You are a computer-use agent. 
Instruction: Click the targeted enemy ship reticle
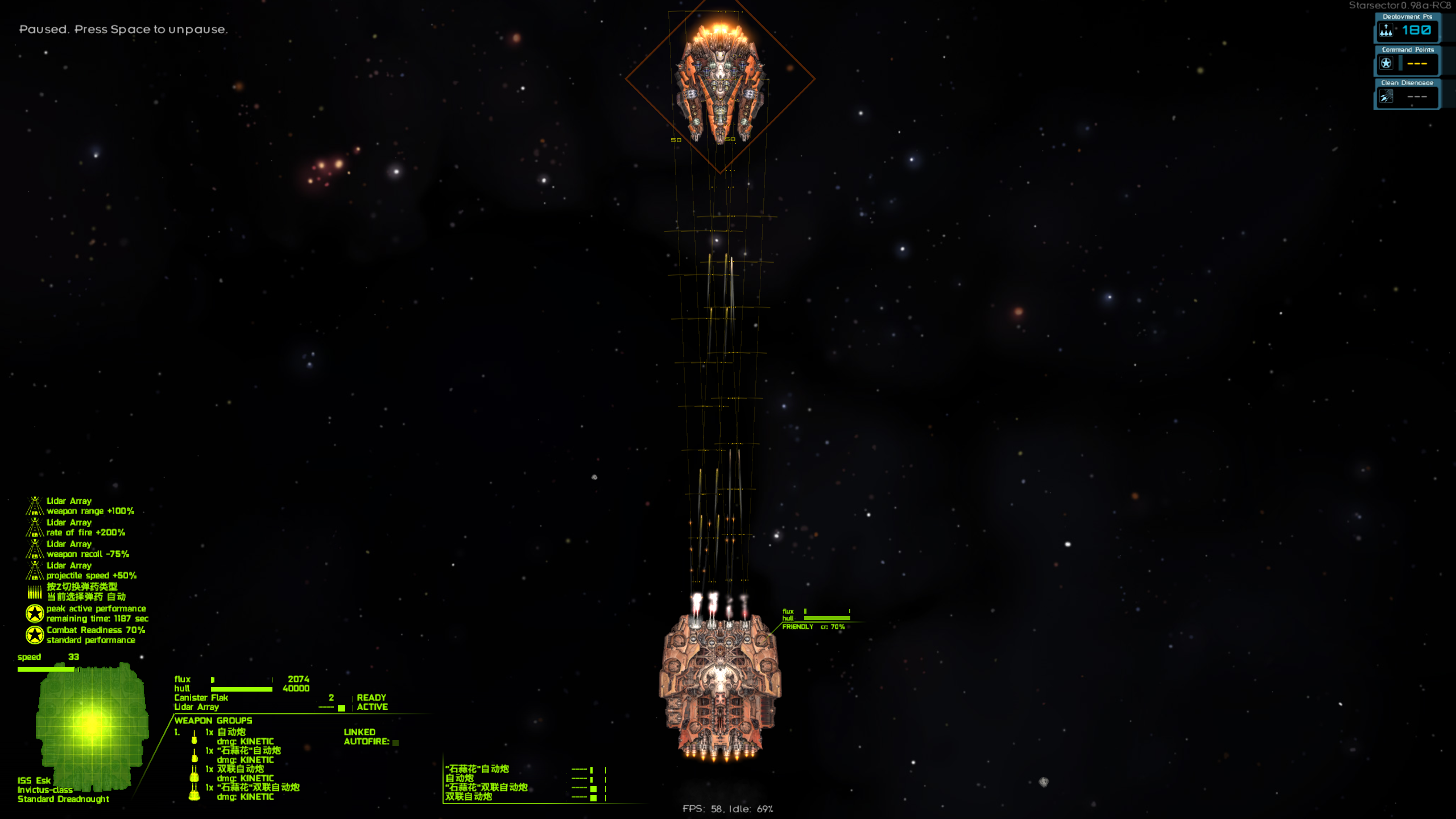[720, 80]
